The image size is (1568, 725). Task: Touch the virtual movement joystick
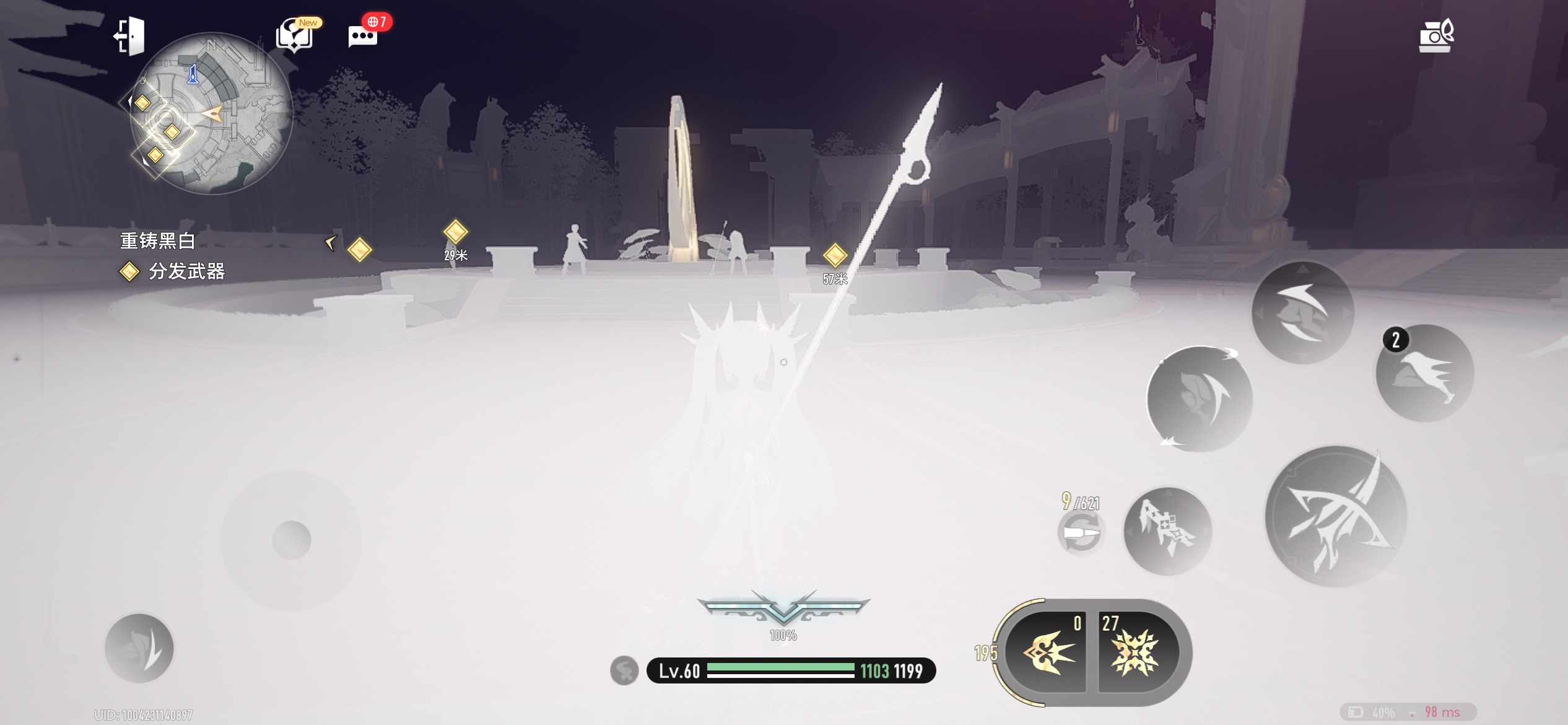click(291, 540)
